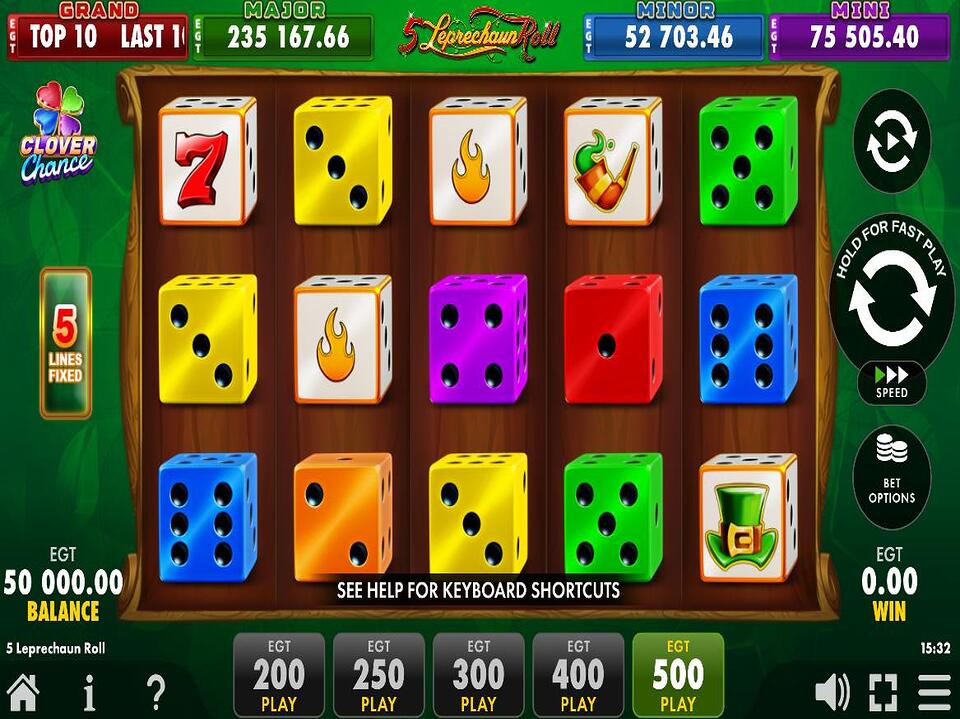Open the info paytable icon
The height and width of the screenshot is (719, 960).
click(x=89, y=692)
